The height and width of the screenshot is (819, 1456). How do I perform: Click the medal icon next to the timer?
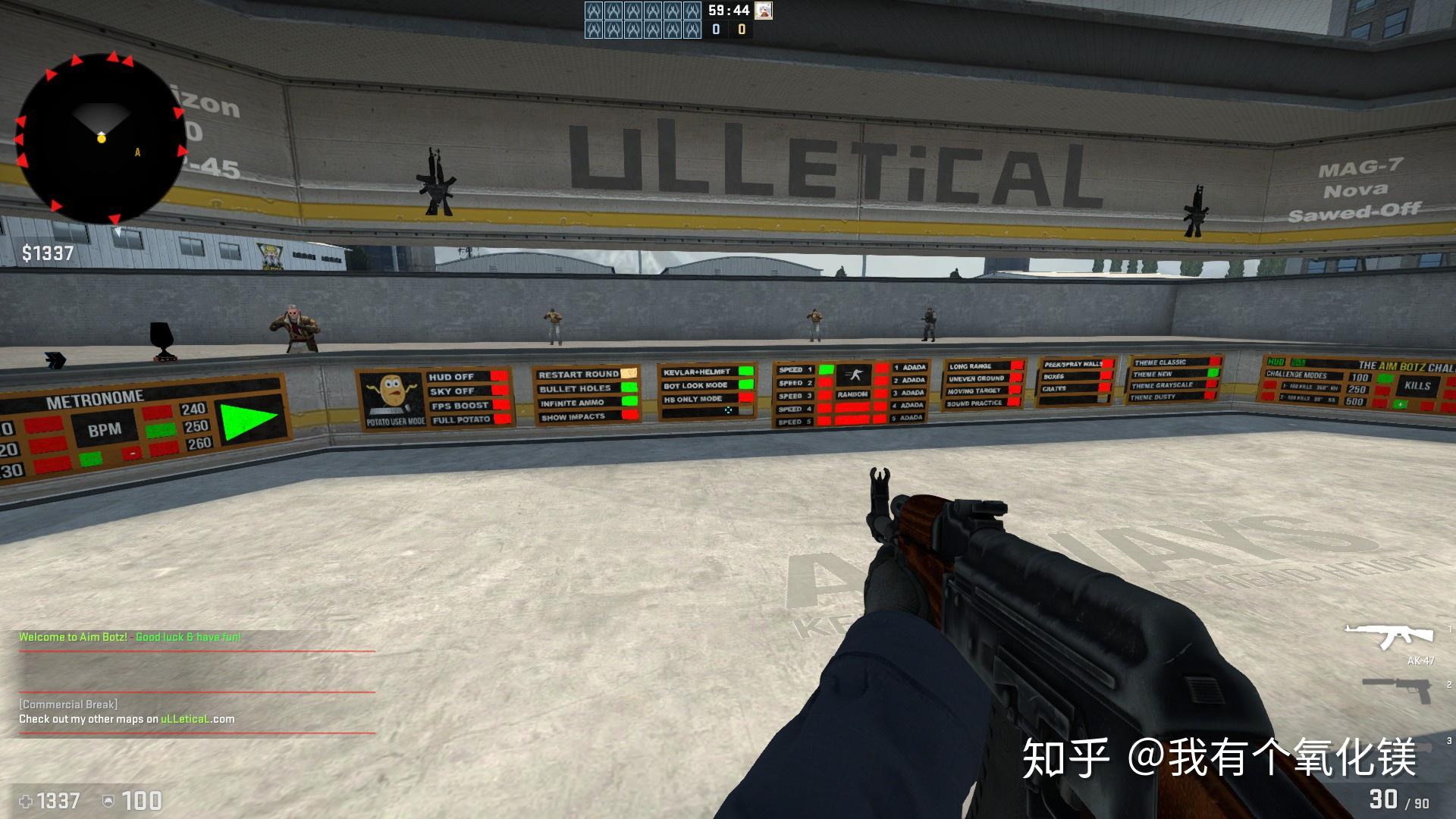pos(763,12)
